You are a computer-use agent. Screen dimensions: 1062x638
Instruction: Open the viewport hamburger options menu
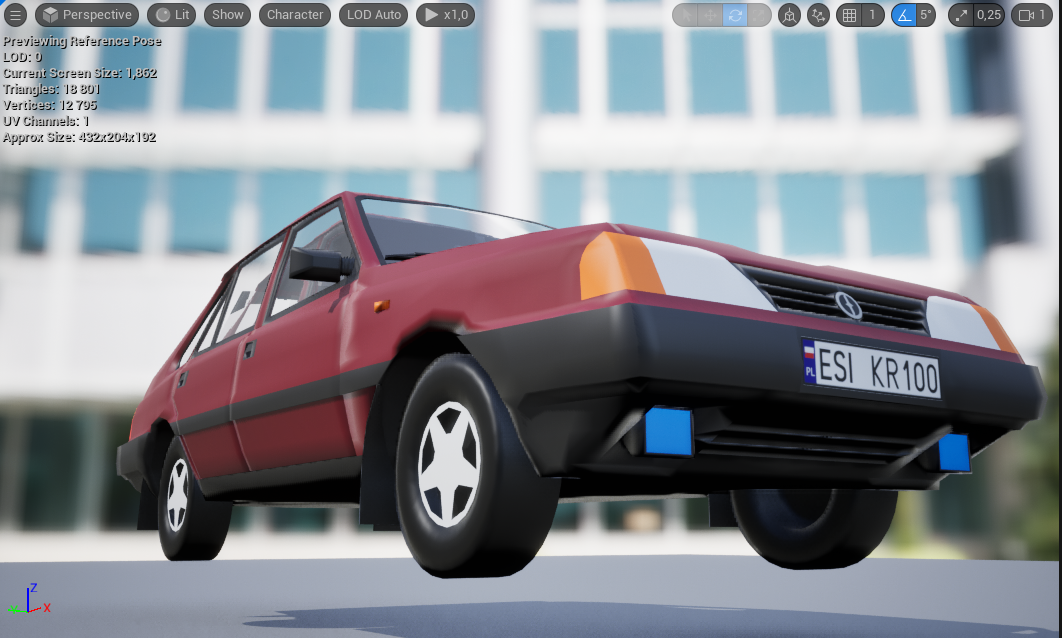(x=17, y=15)
